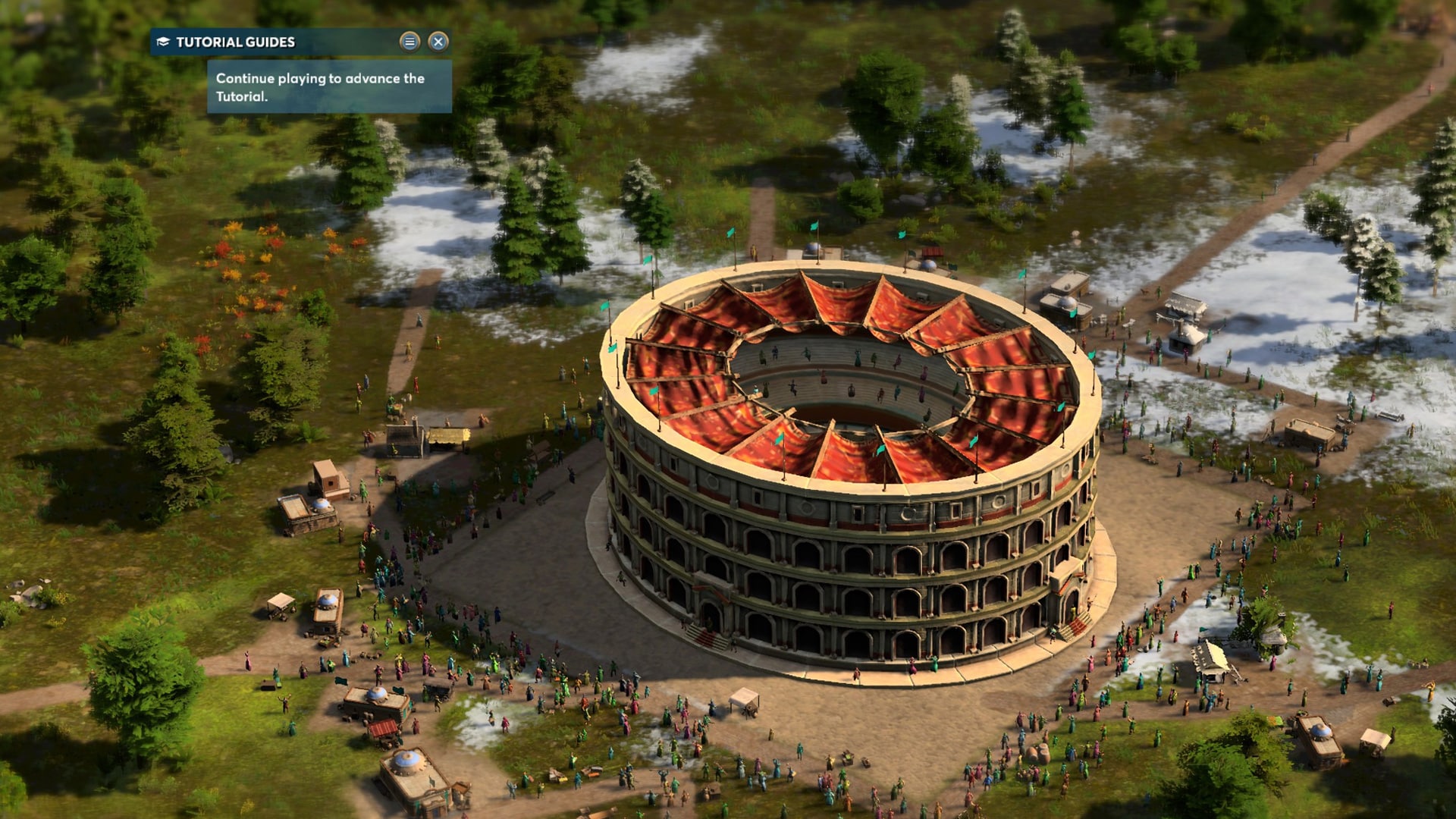Viewport: 1456px width, 819px height.
Task: Close the Tutorial Guides panel
Action: (438, 43)
